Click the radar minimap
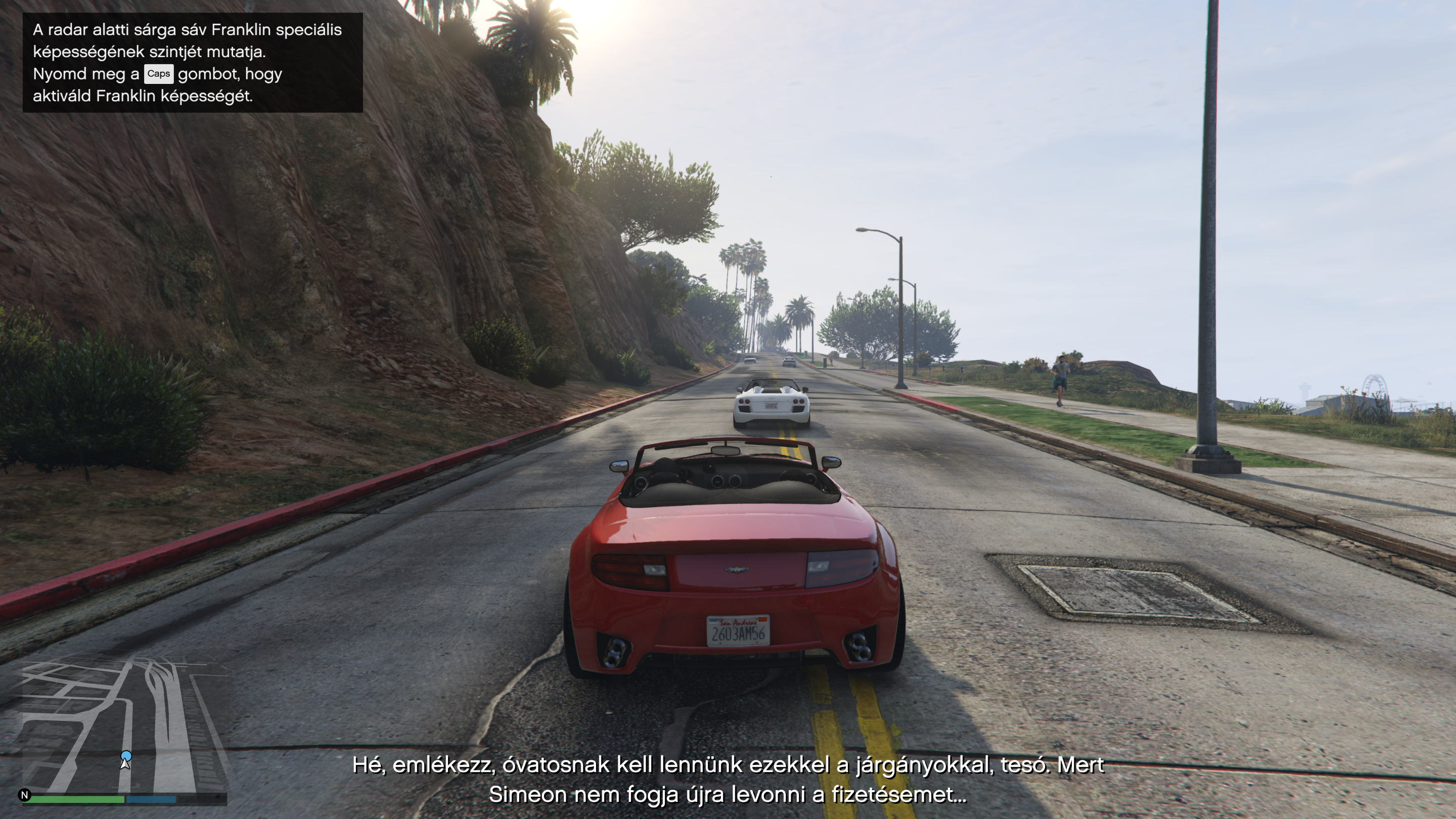The height and width of the screenshot is (819, 1456). [124, 726]
